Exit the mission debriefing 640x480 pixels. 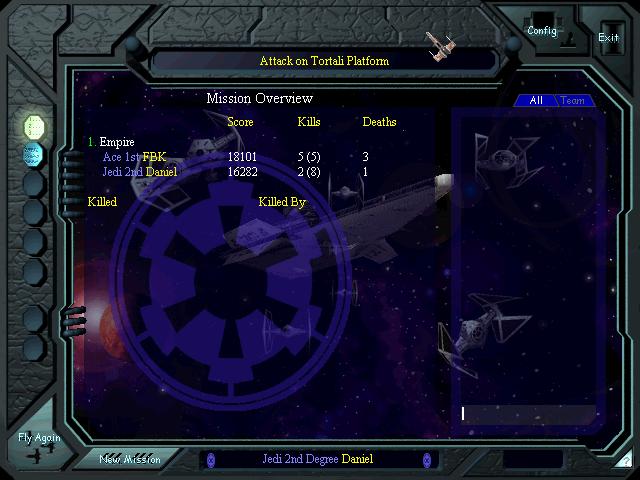[x=608, y=37]
